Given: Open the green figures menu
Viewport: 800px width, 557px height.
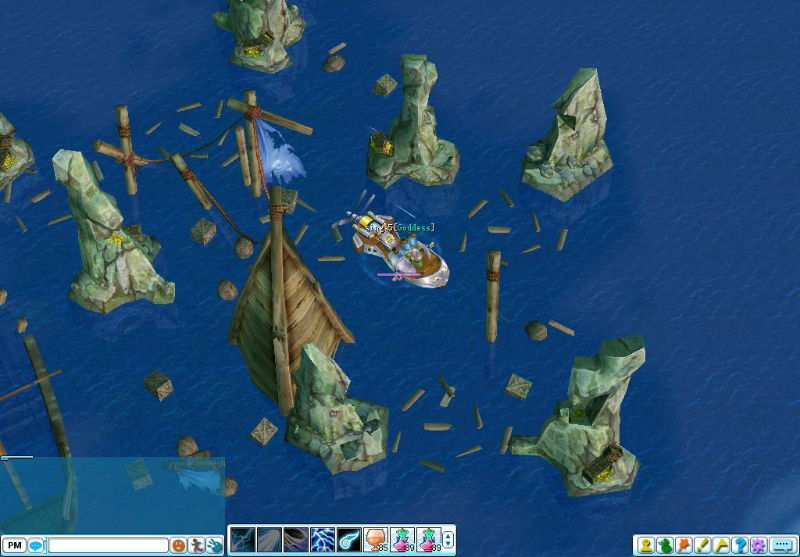Looking at the screenshot, I should tap(666, 545).
